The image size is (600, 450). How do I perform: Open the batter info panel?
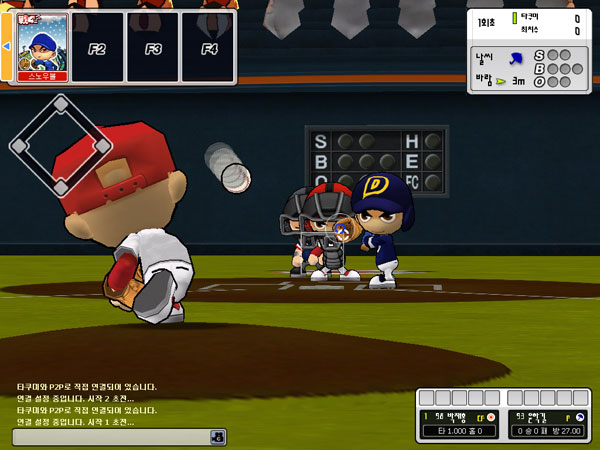[x=458, y=424]
